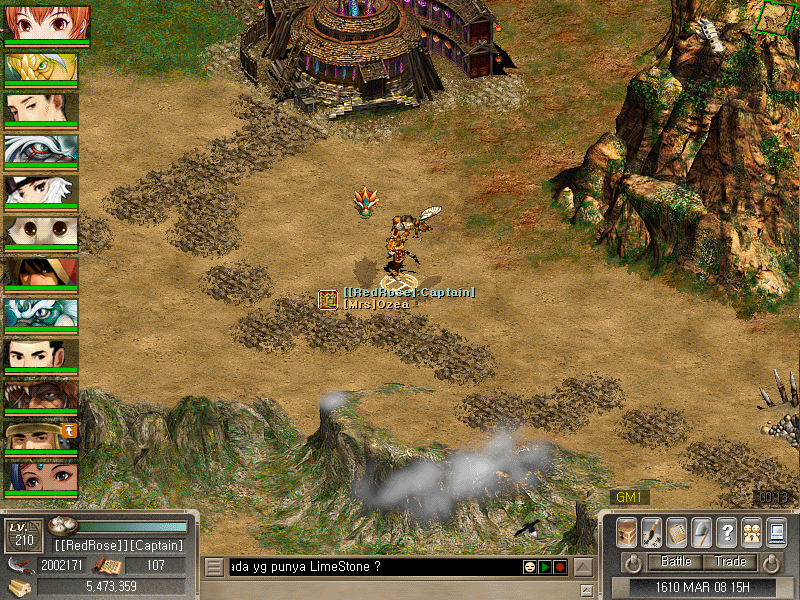Select the yellow helmet soldier portrait

[41, 436]
